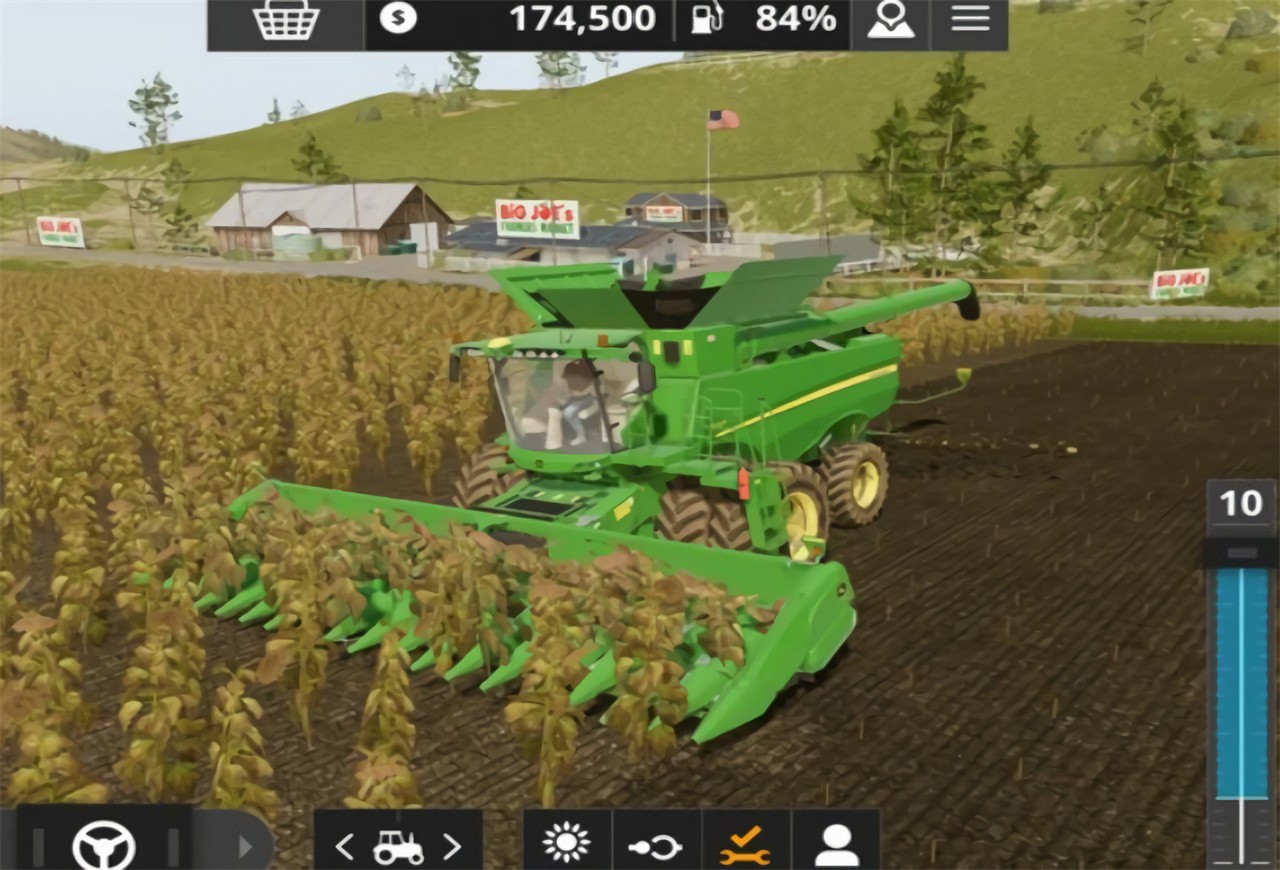1280x870 pixels.
Task: Enter or exit vehicle with the person icon
Action: (836, 844)
